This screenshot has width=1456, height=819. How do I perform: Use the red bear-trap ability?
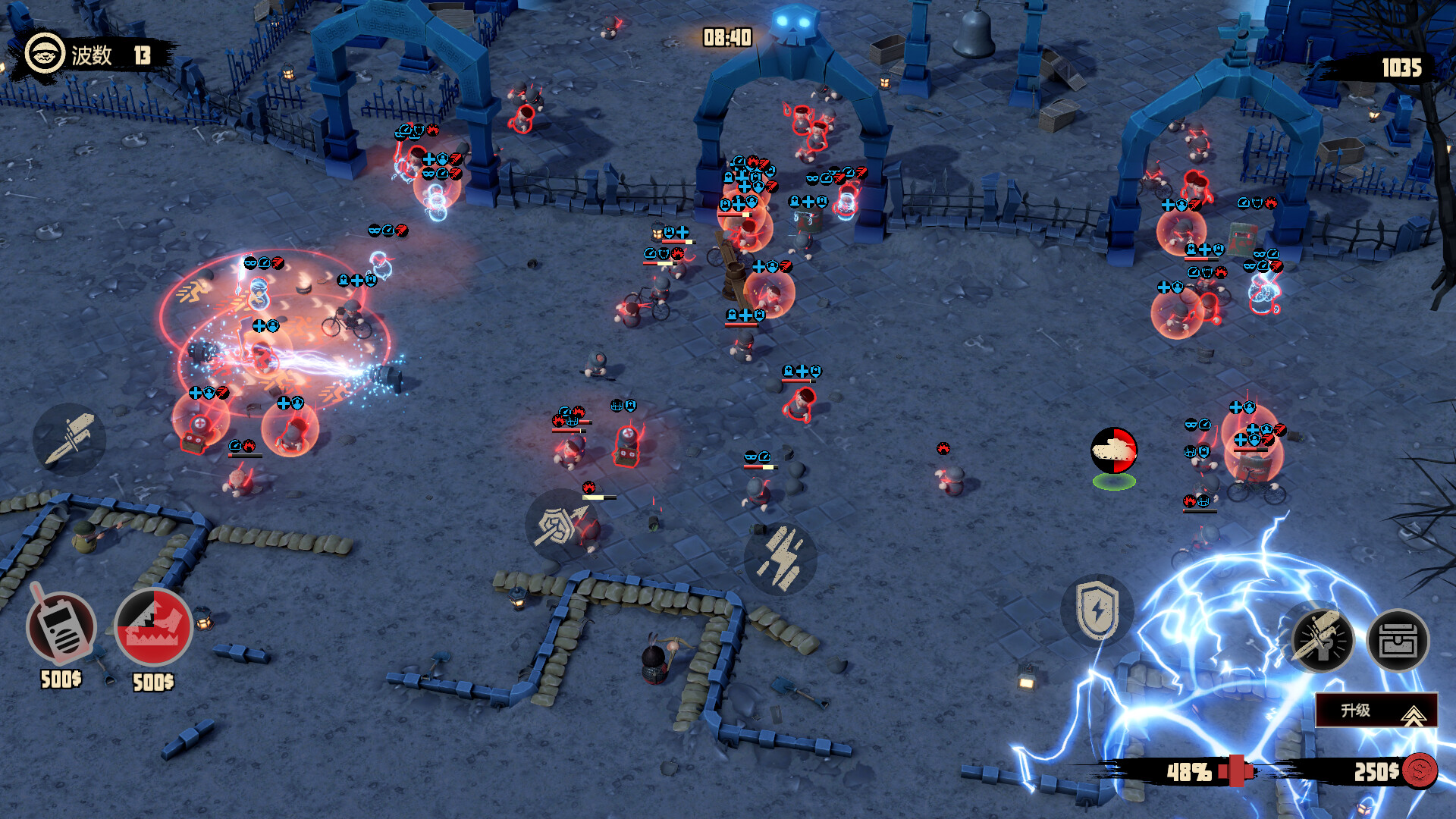coord(154,628)
